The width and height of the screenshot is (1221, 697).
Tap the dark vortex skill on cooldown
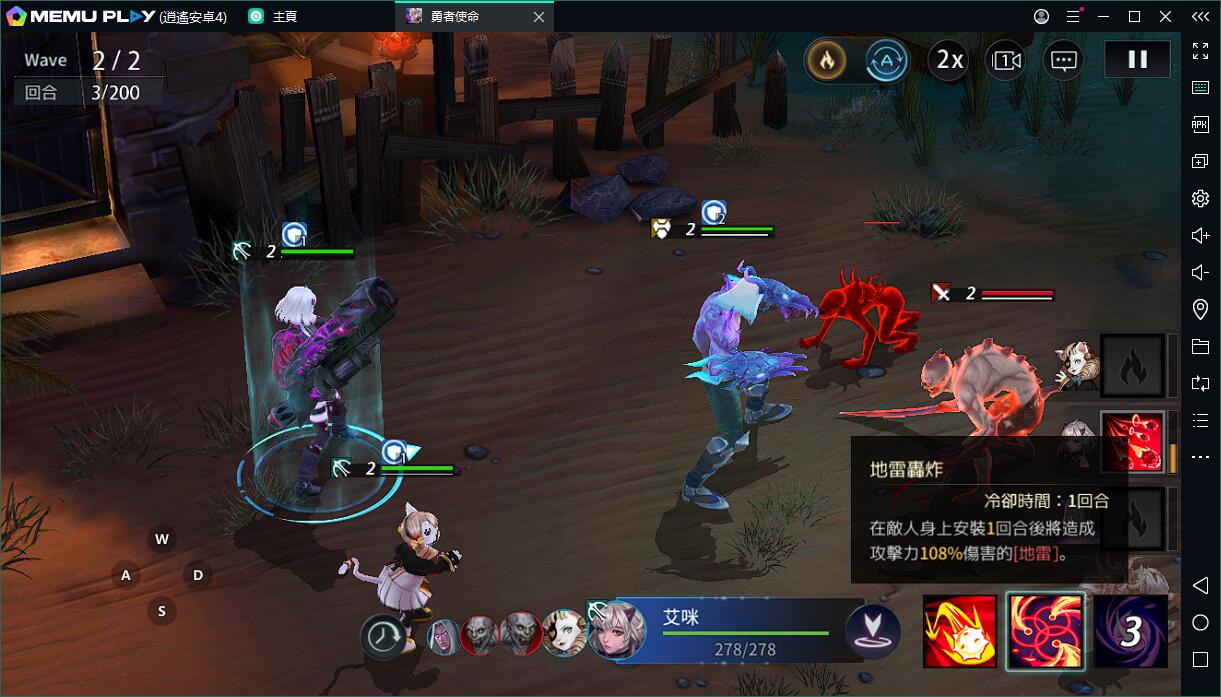(1130, 631)
